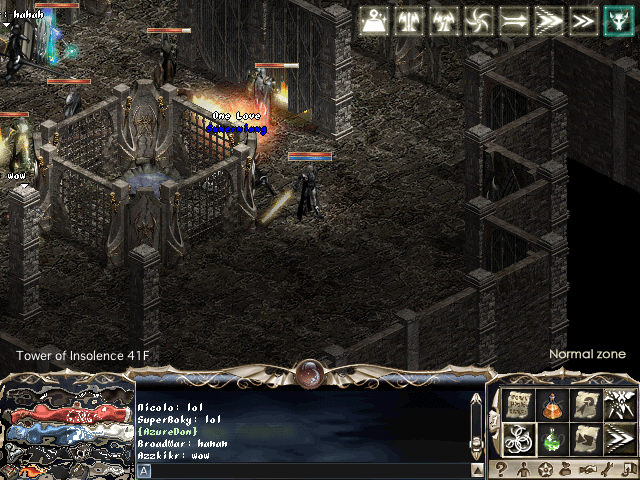Open the handshake trade menu
The width and height of the screenshot is (640, 480).
pyautogui.click(x=588, y=470)
